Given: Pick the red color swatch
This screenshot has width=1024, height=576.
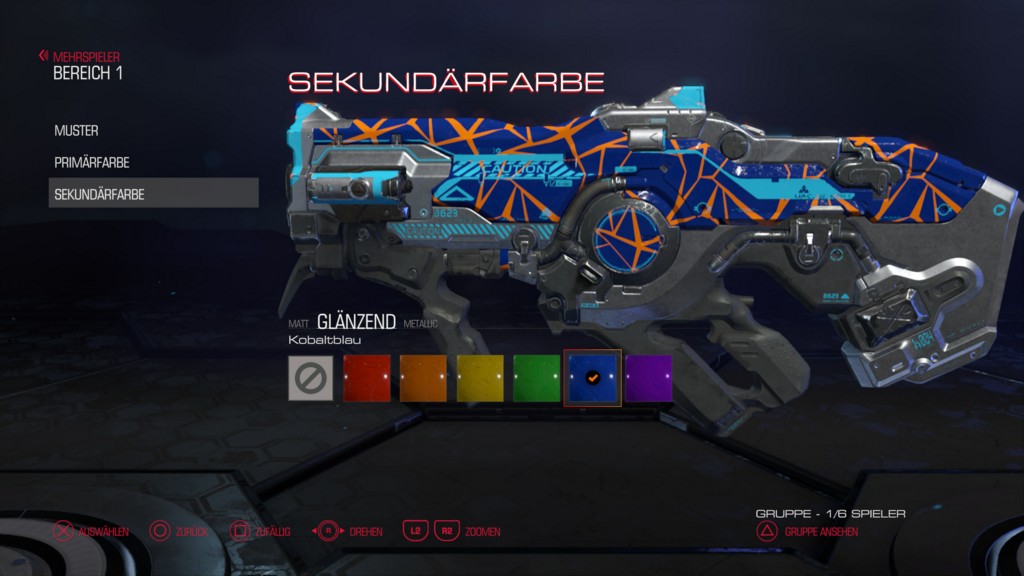Looking at the screenshot, I should [x=367, y=378].
